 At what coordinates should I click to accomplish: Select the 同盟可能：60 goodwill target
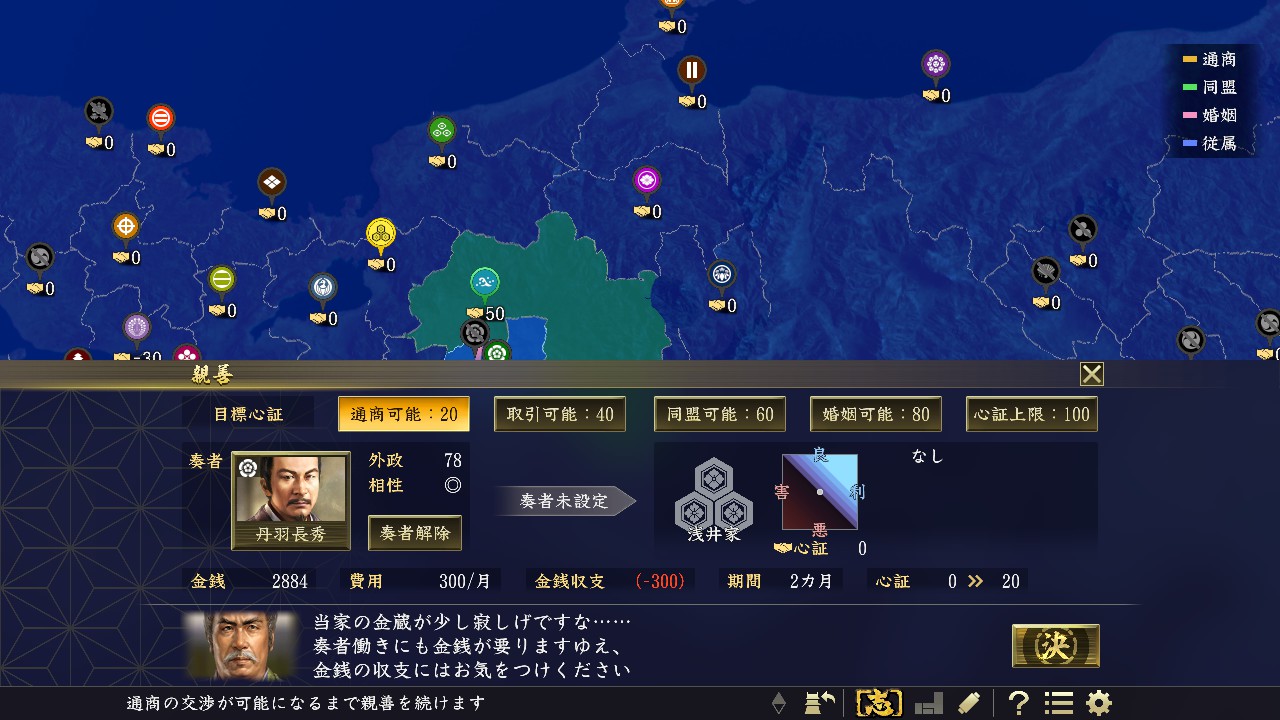pyautogui.click(x=719, y=413)
